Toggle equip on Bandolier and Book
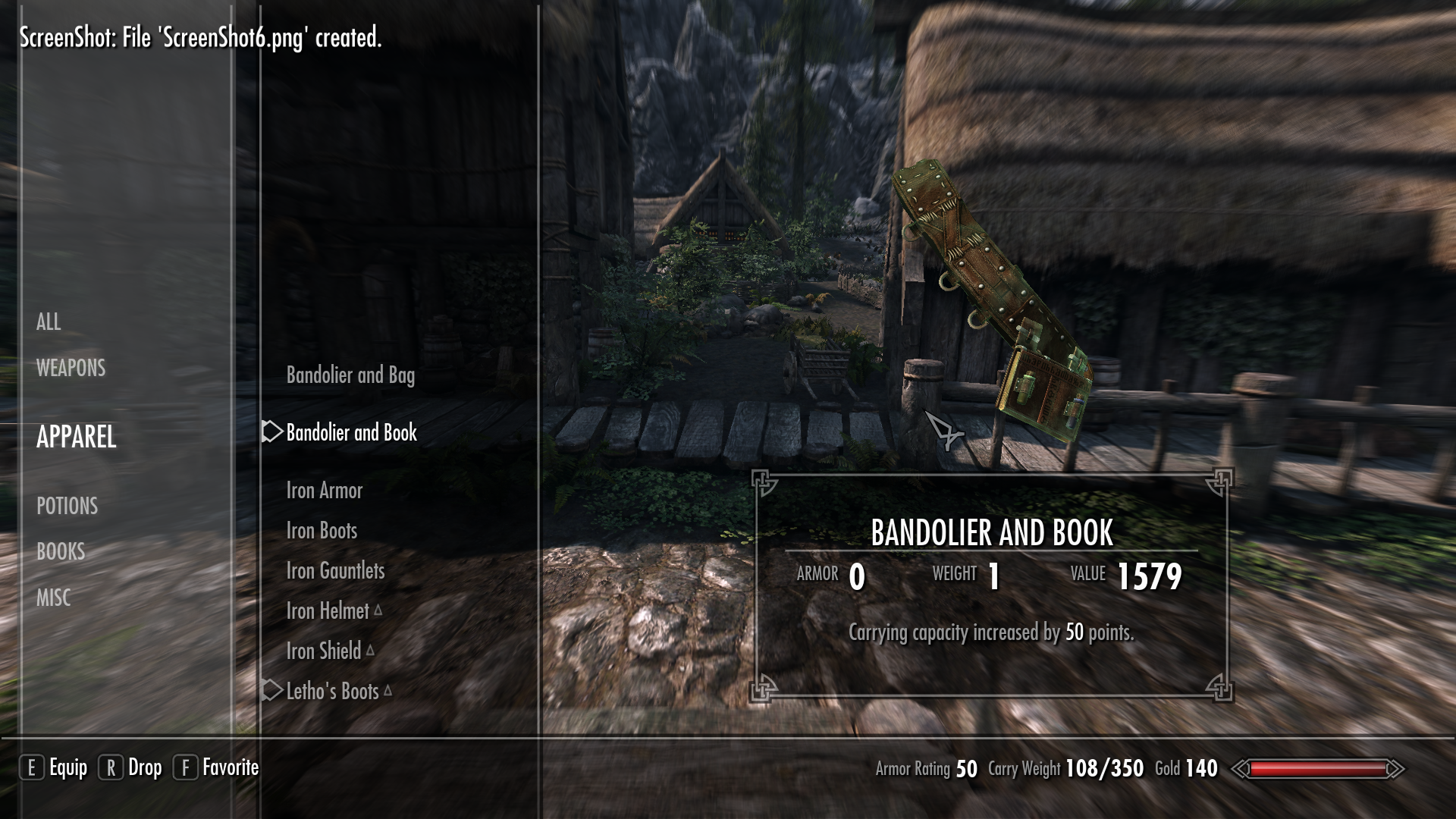 [350, 434]
